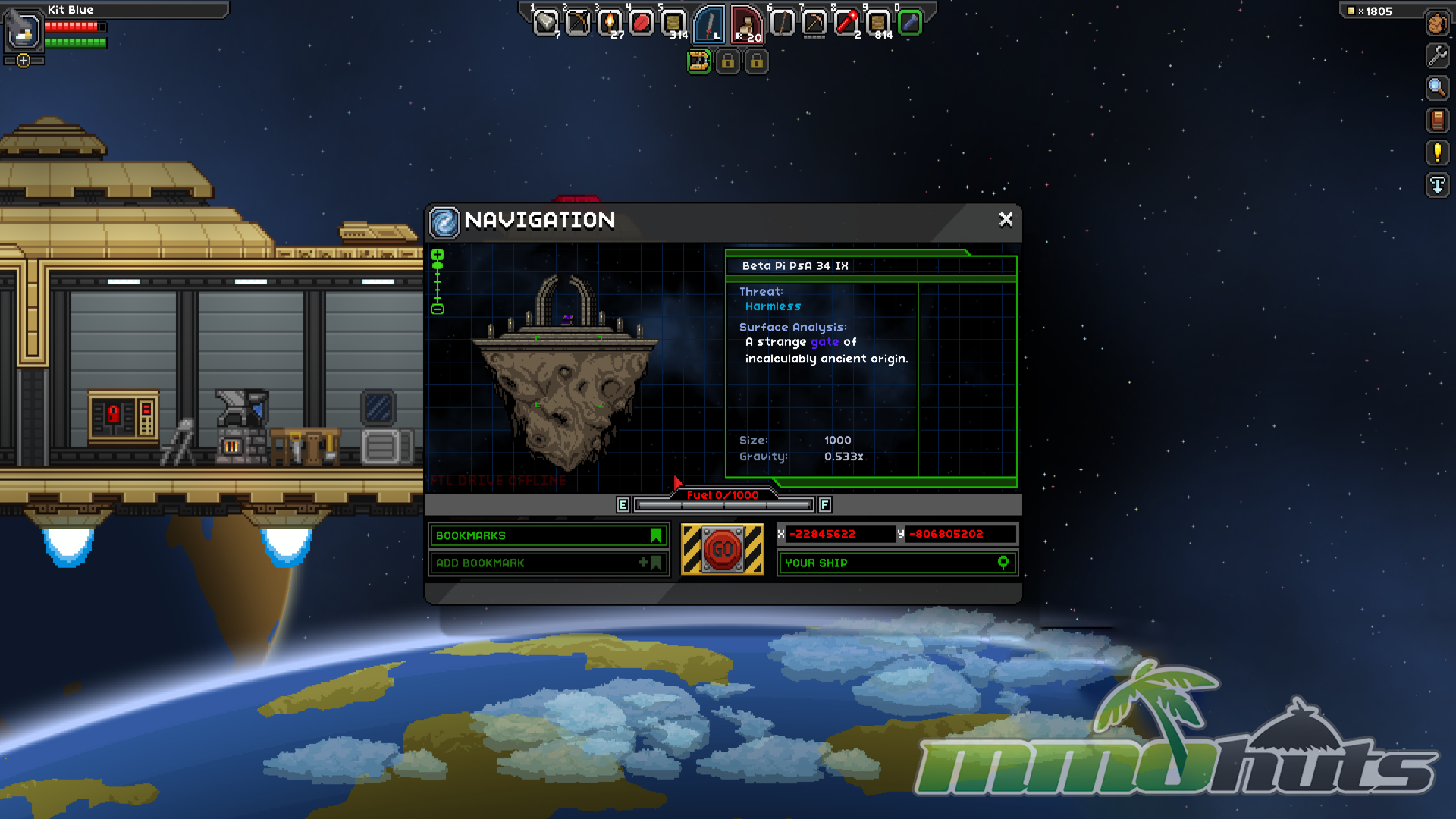This screenshot has width=1456, height=819.
Task: Hit the red GO button
Action: click(x=722, y=549)
